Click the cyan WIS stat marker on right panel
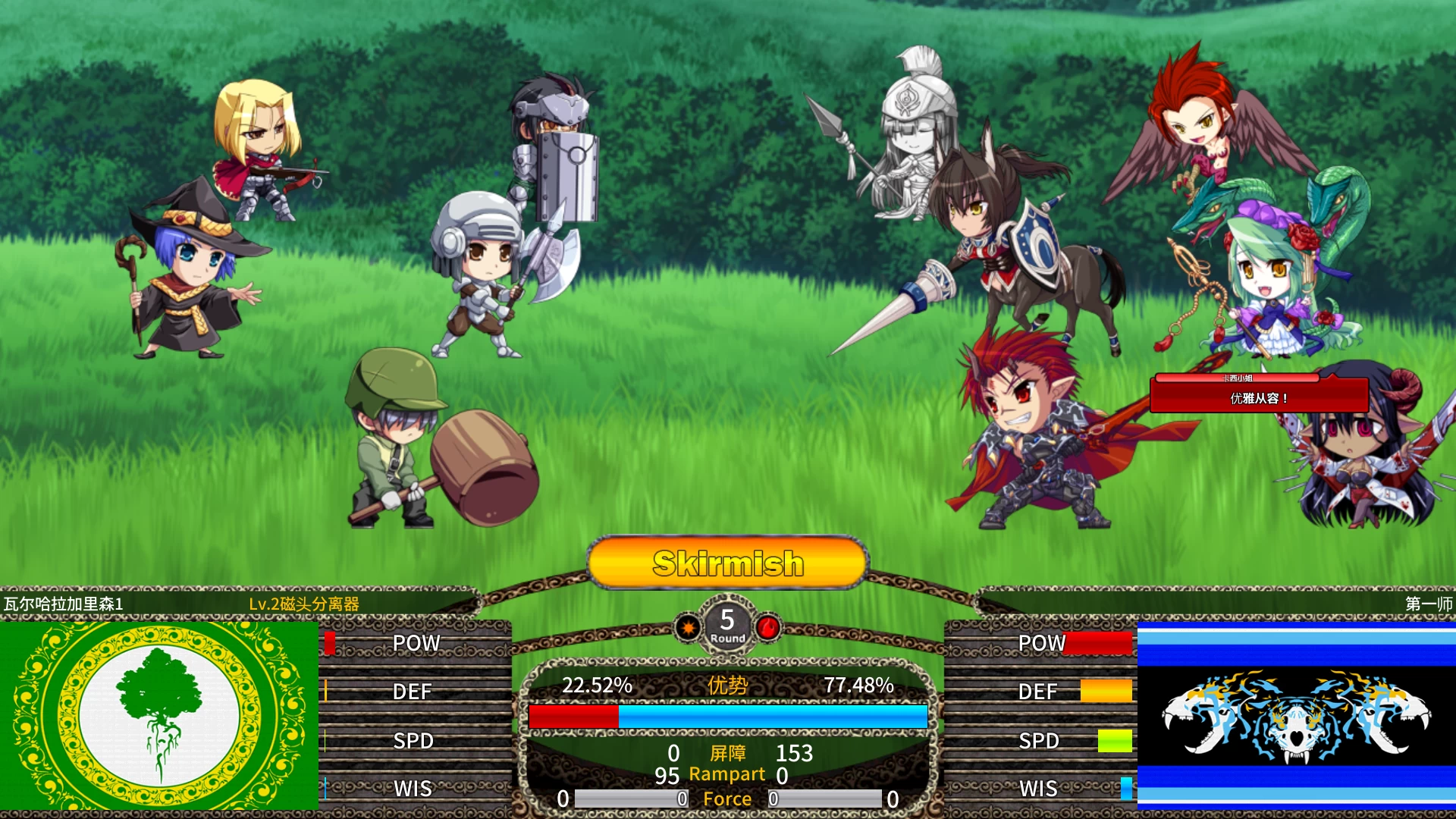Viewport: 1456px width, 819px height. pyautogui.click(x=1128, y=789)
